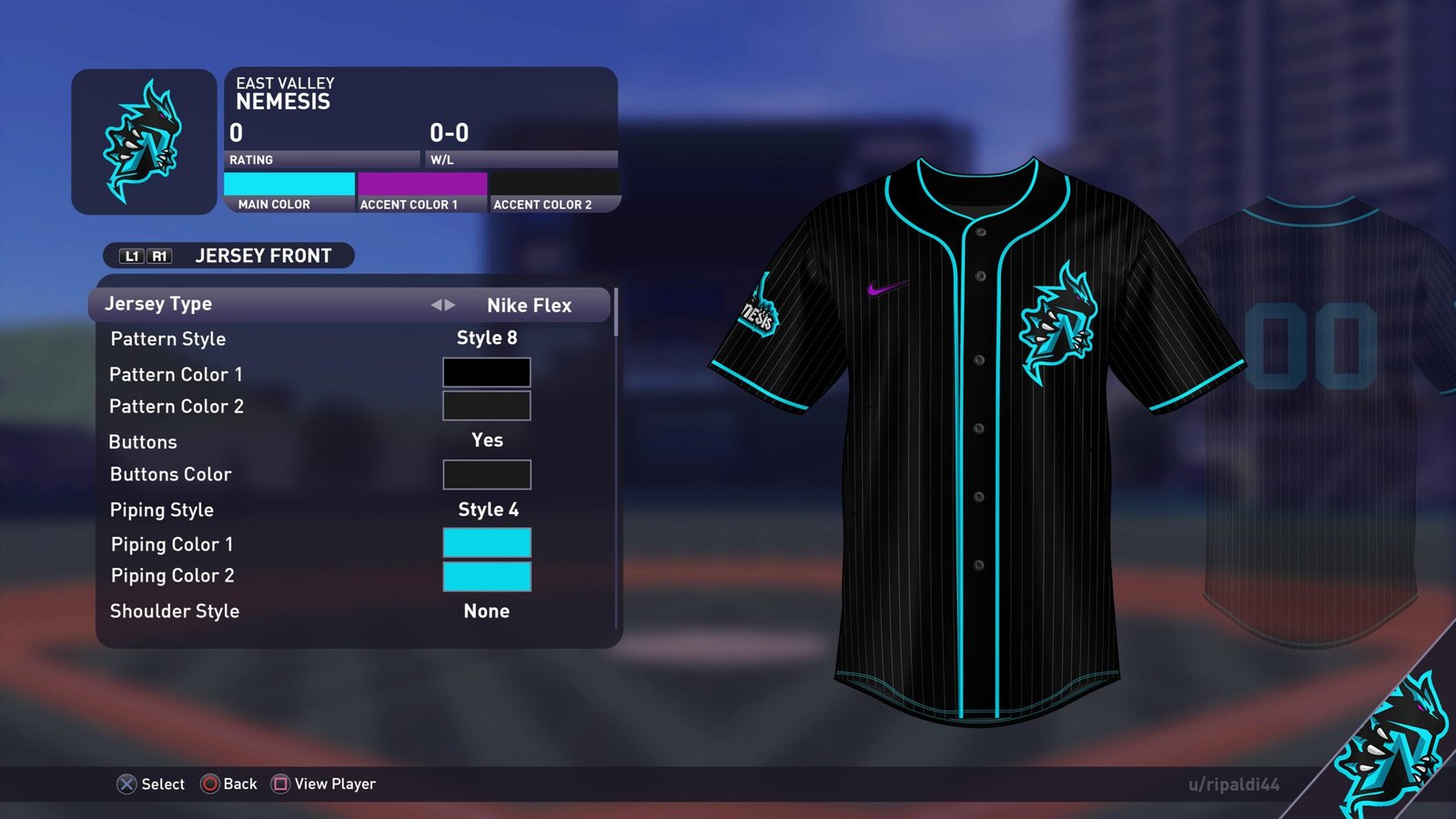The height and width of the screenshot is (819, 1456).
Task: Select the Jersey Front section label
Action: [x=264, y=256]
